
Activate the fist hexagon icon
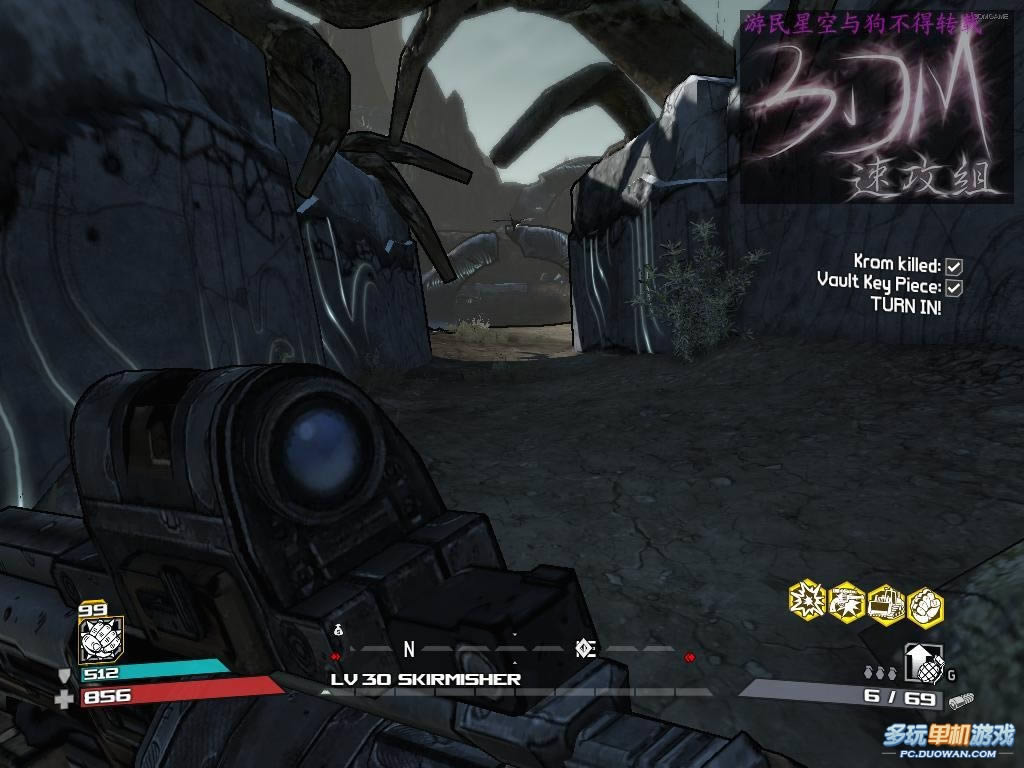pyautogui.click(x=925, y=605)
